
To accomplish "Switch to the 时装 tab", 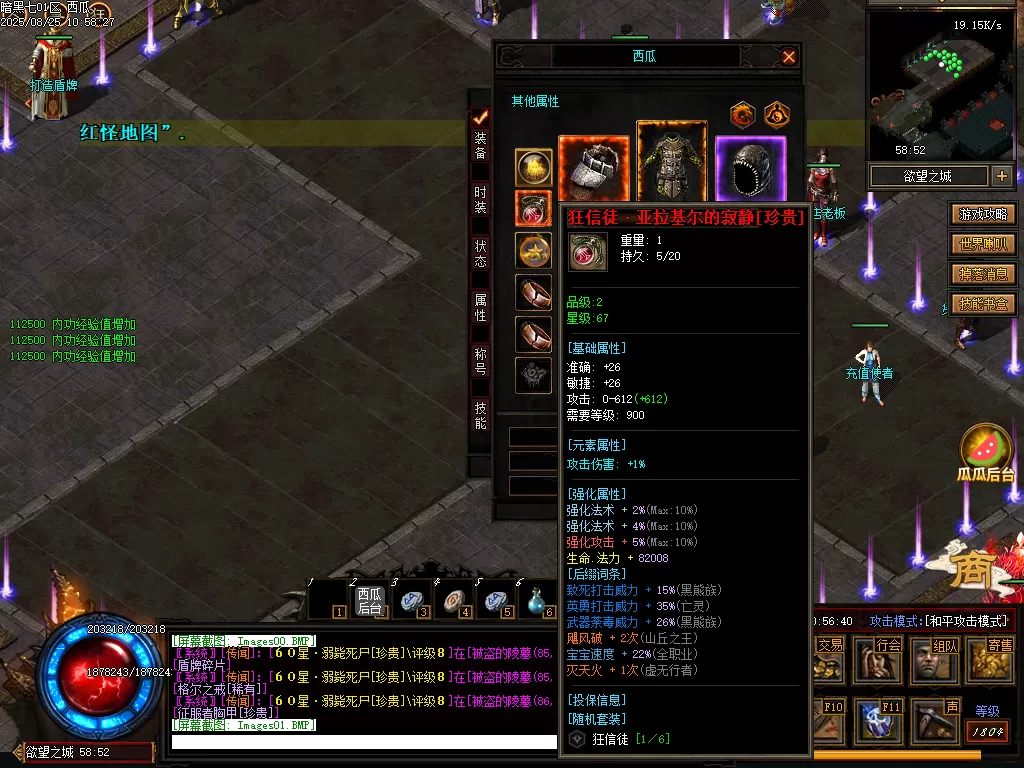I will click(481, 199).
